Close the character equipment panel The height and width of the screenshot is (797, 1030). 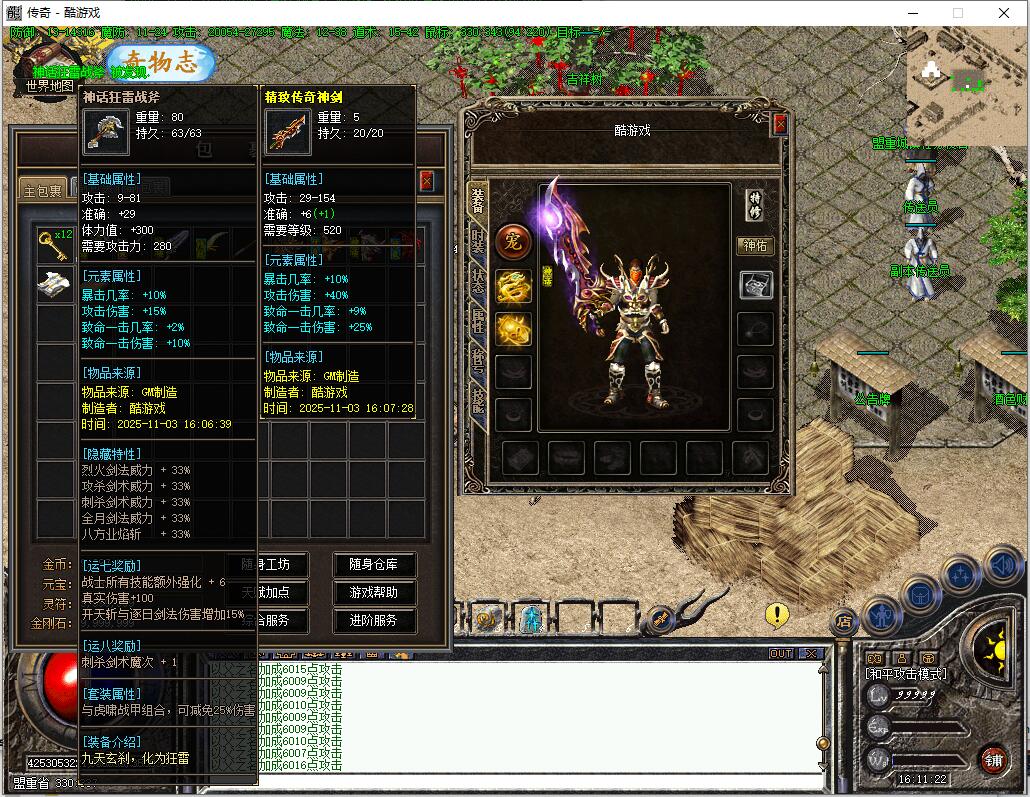coord(780,124)
